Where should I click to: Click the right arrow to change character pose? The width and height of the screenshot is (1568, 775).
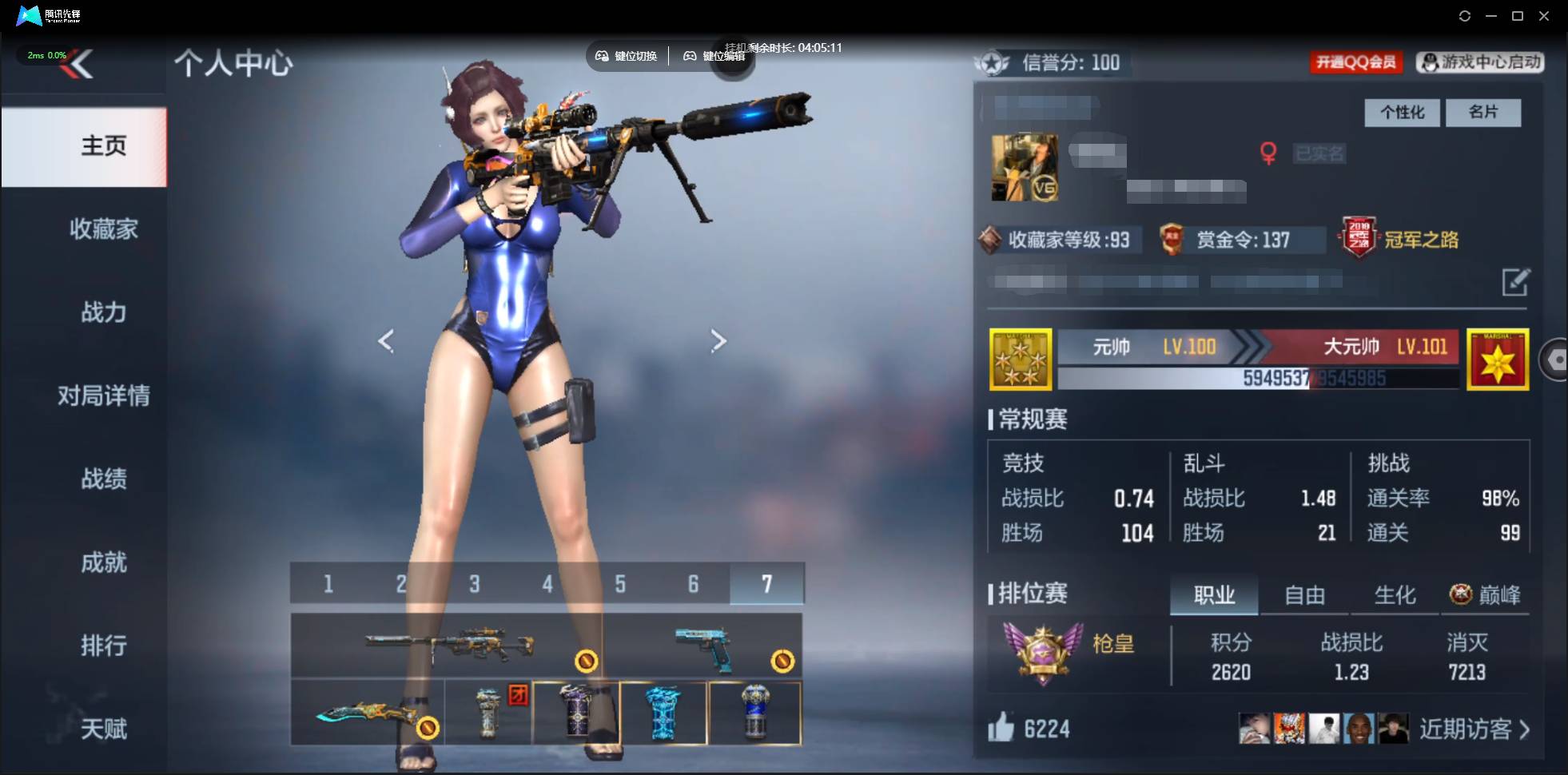[718, 340]
